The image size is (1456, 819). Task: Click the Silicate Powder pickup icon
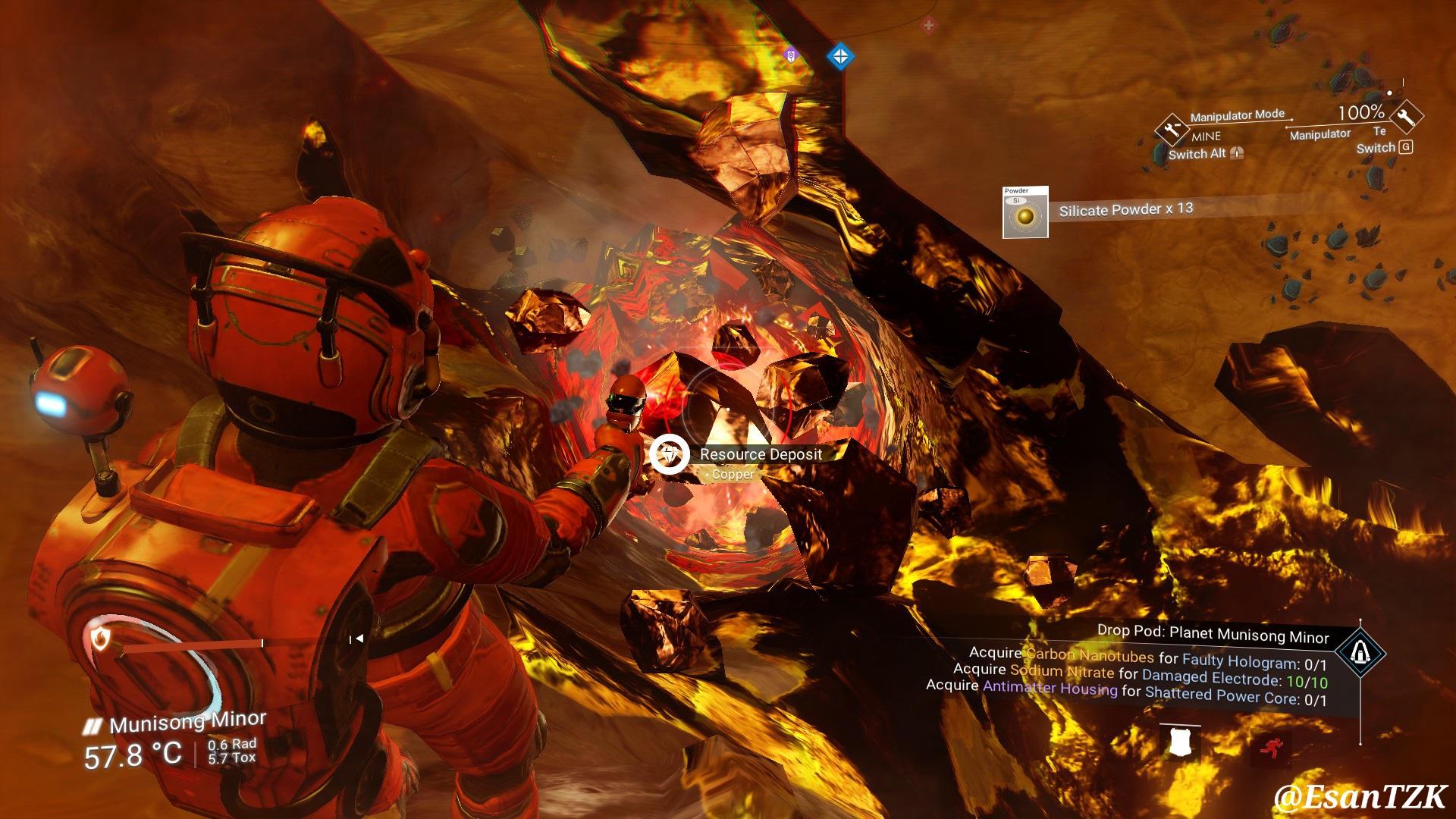pyautogui.click(x=1025, y=213)
